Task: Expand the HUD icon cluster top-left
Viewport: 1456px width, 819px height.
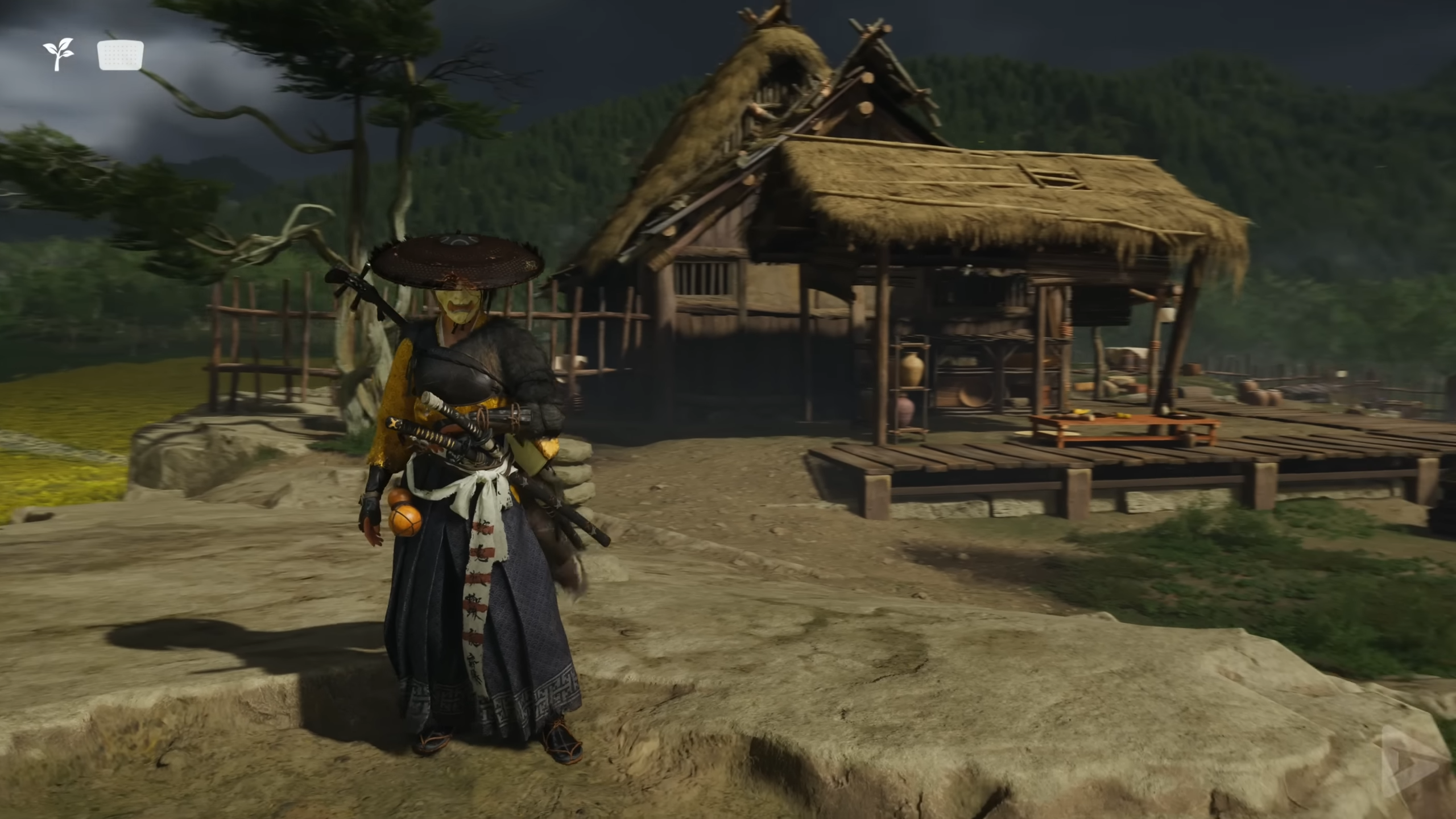Action: 91,54
